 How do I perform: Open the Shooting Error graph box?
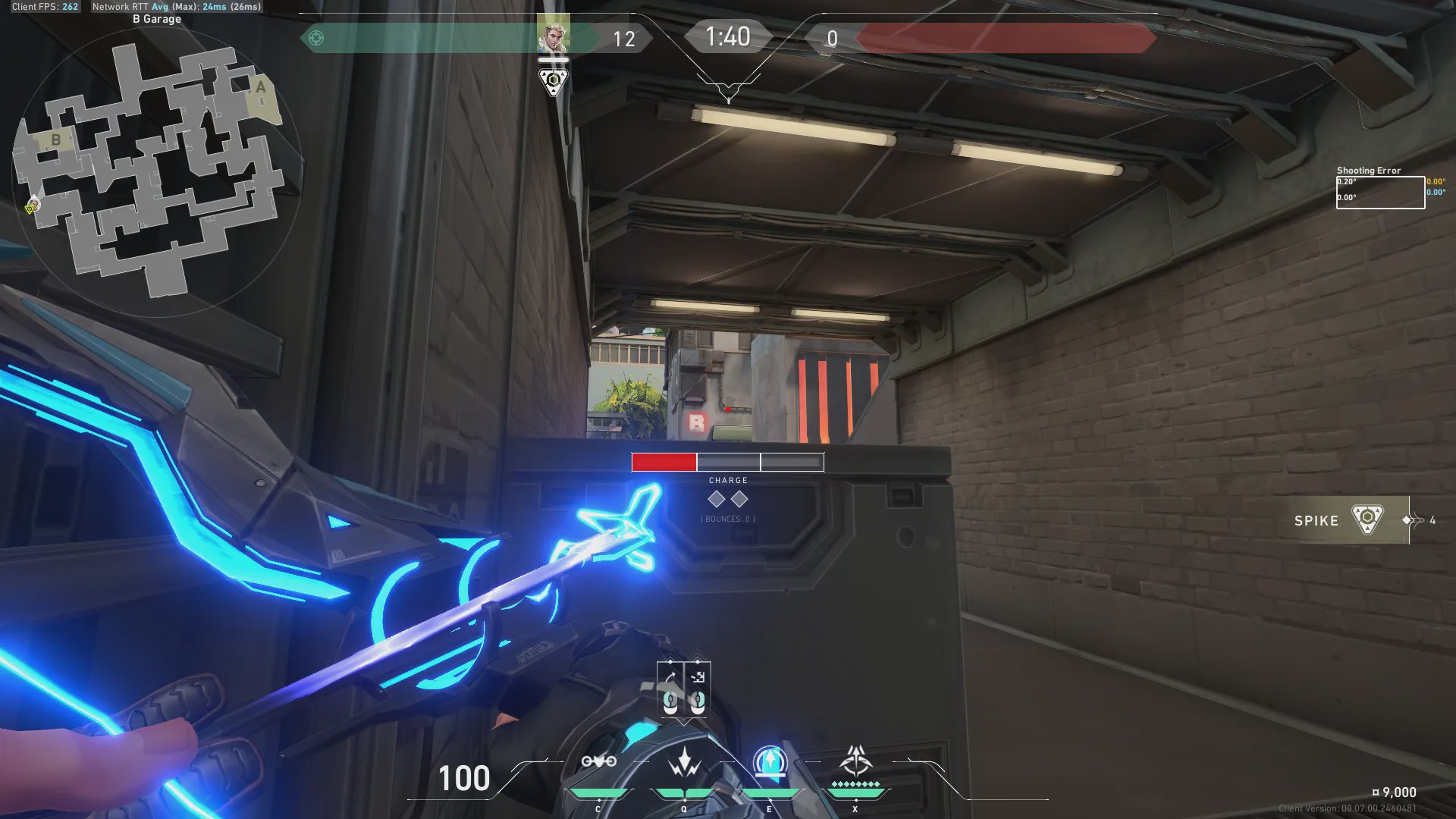(1380, 193)
